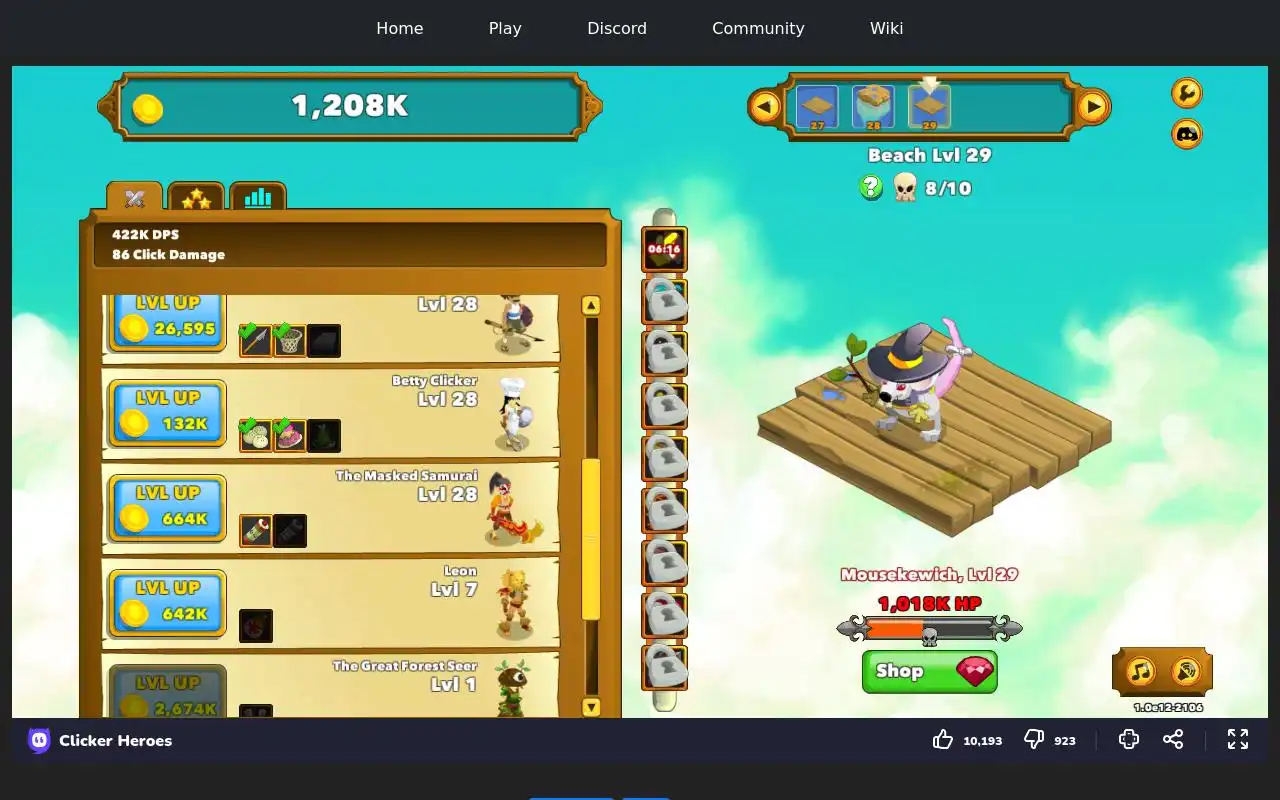Click the hero list scroll up arrow

[x=591, y=305]
